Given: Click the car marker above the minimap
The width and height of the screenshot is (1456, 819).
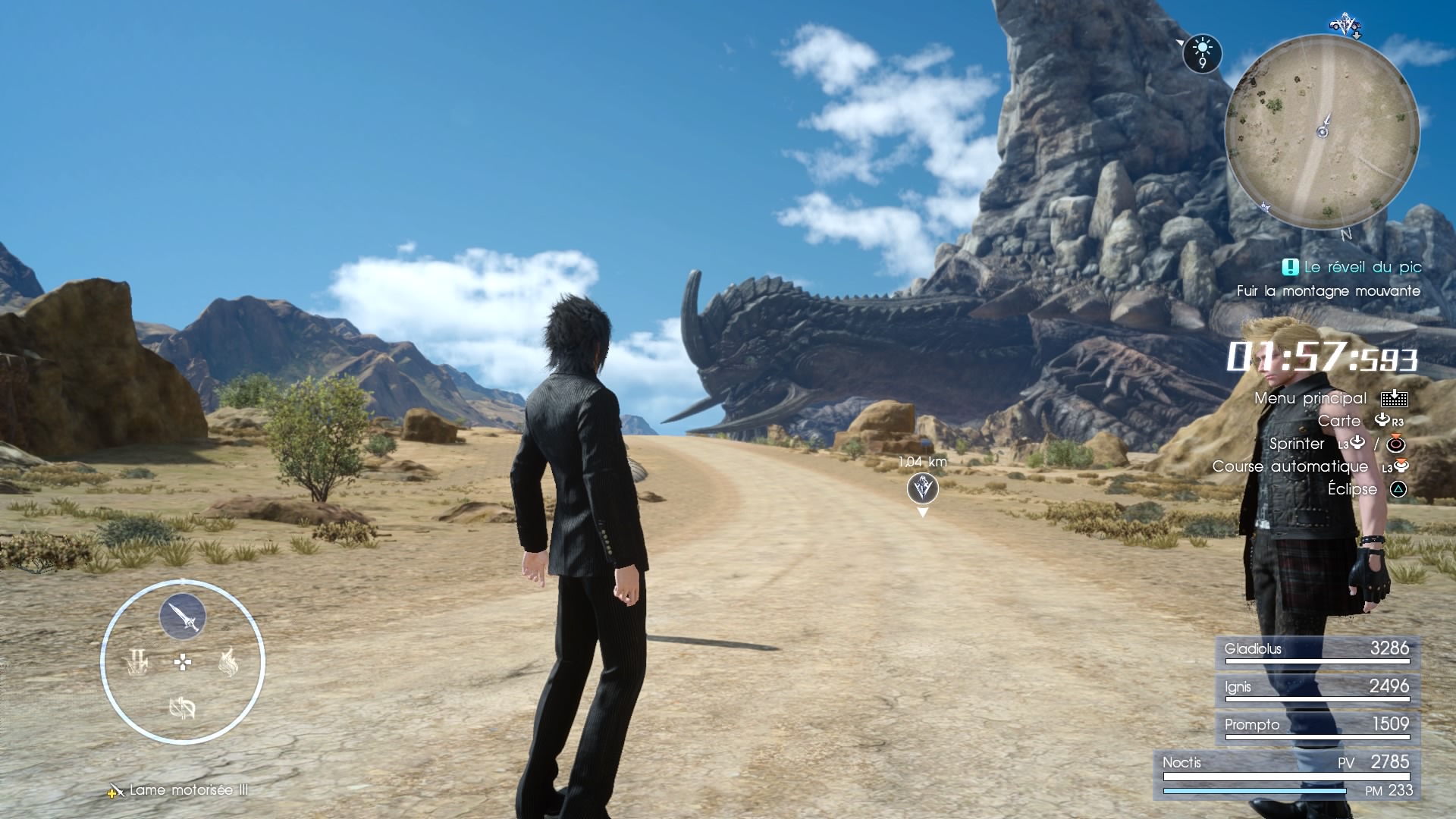Looking at the screenshot, I should click(x=1345, y=24).
